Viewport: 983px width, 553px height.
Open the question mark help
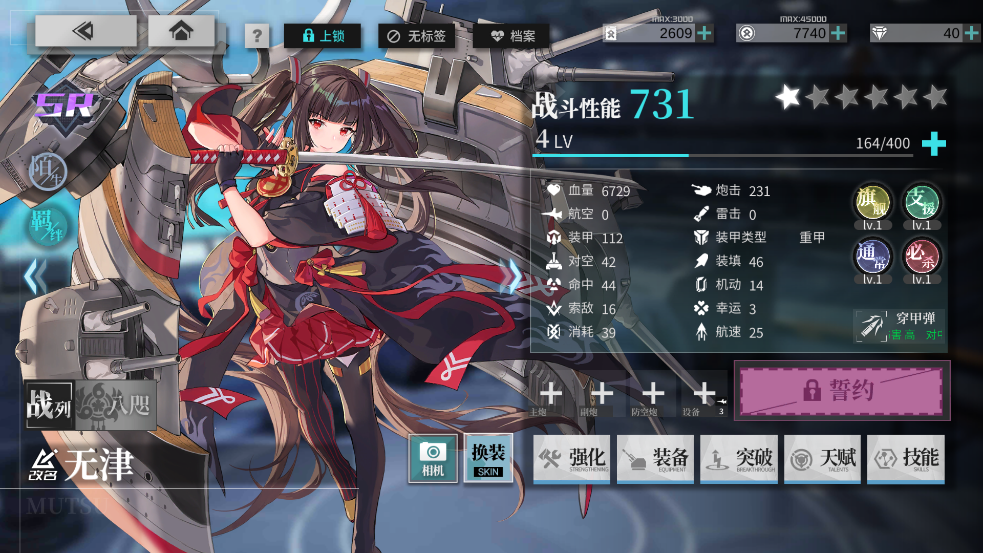257,36
